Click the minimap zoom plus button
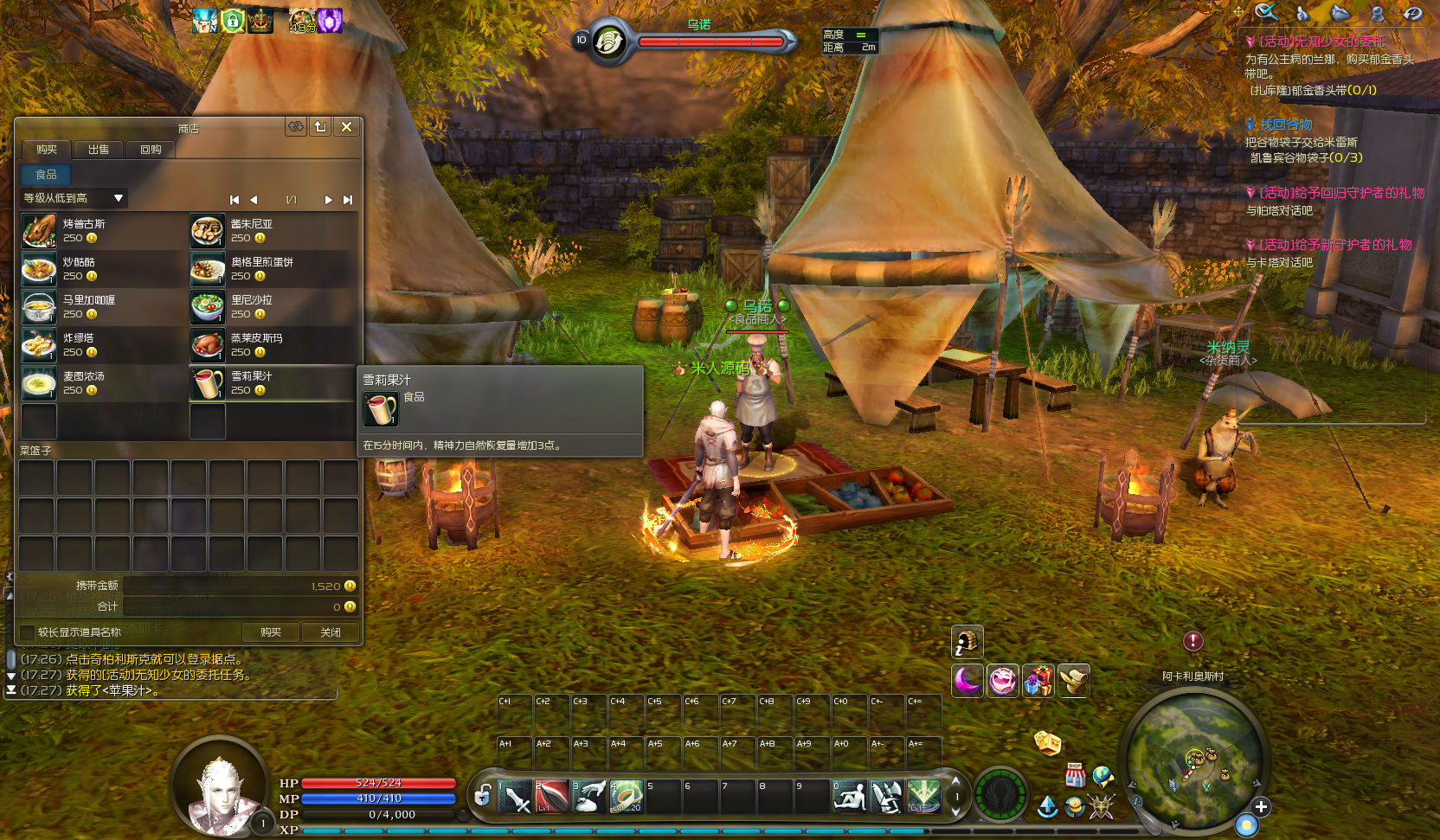Image resolution: width=1440 pixels, height=840 pixels. coord(1261,807)
